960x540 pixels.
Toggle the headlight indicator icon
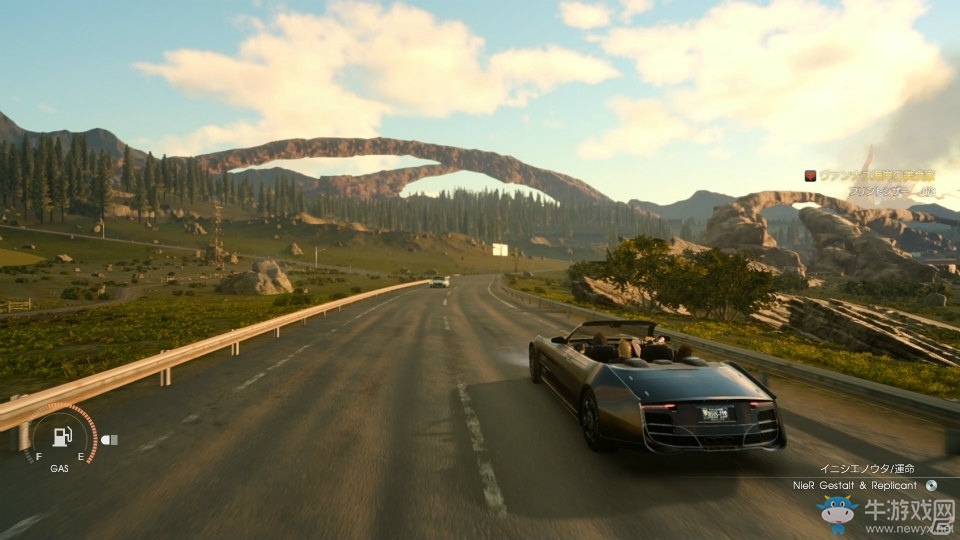tap(109, 439)
